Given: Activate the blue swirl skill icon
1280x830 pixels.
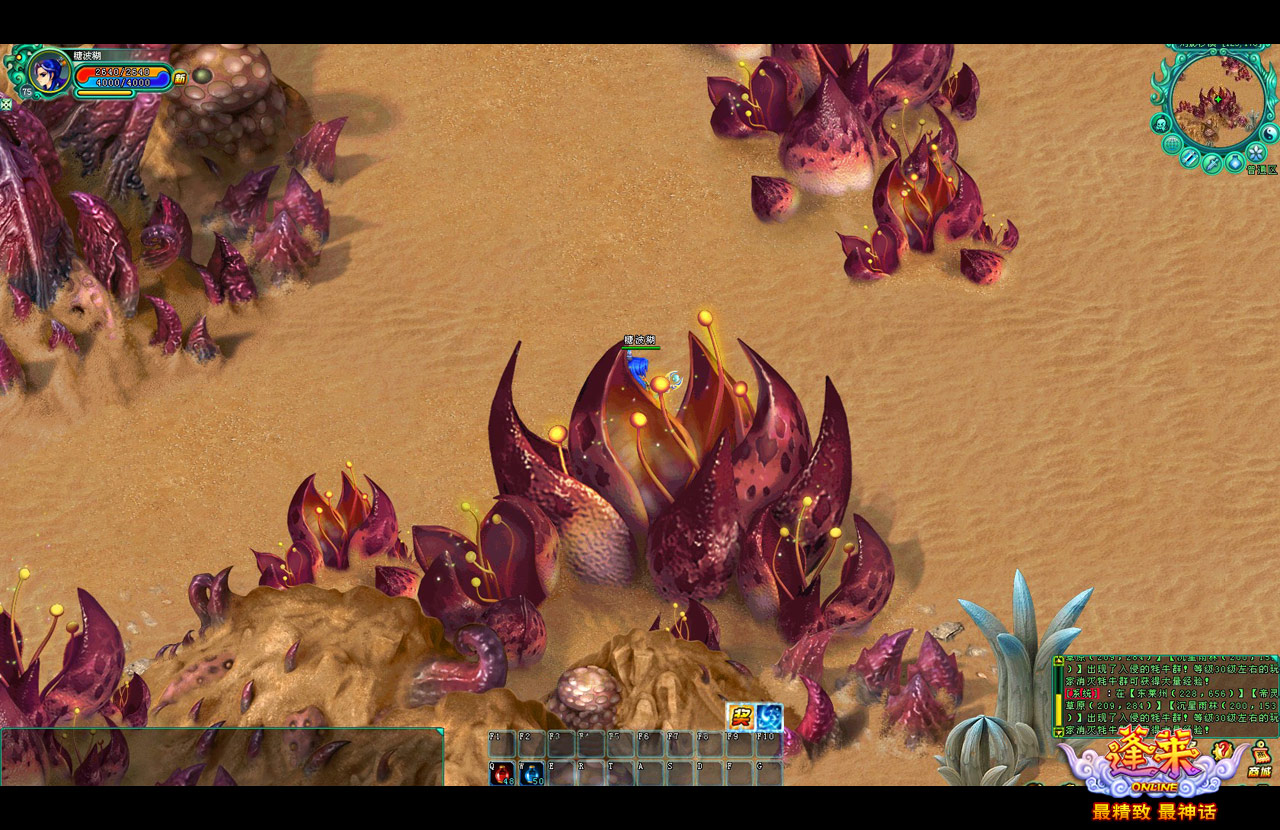Looking at the screenshot, I should click(x=769, y=716).
